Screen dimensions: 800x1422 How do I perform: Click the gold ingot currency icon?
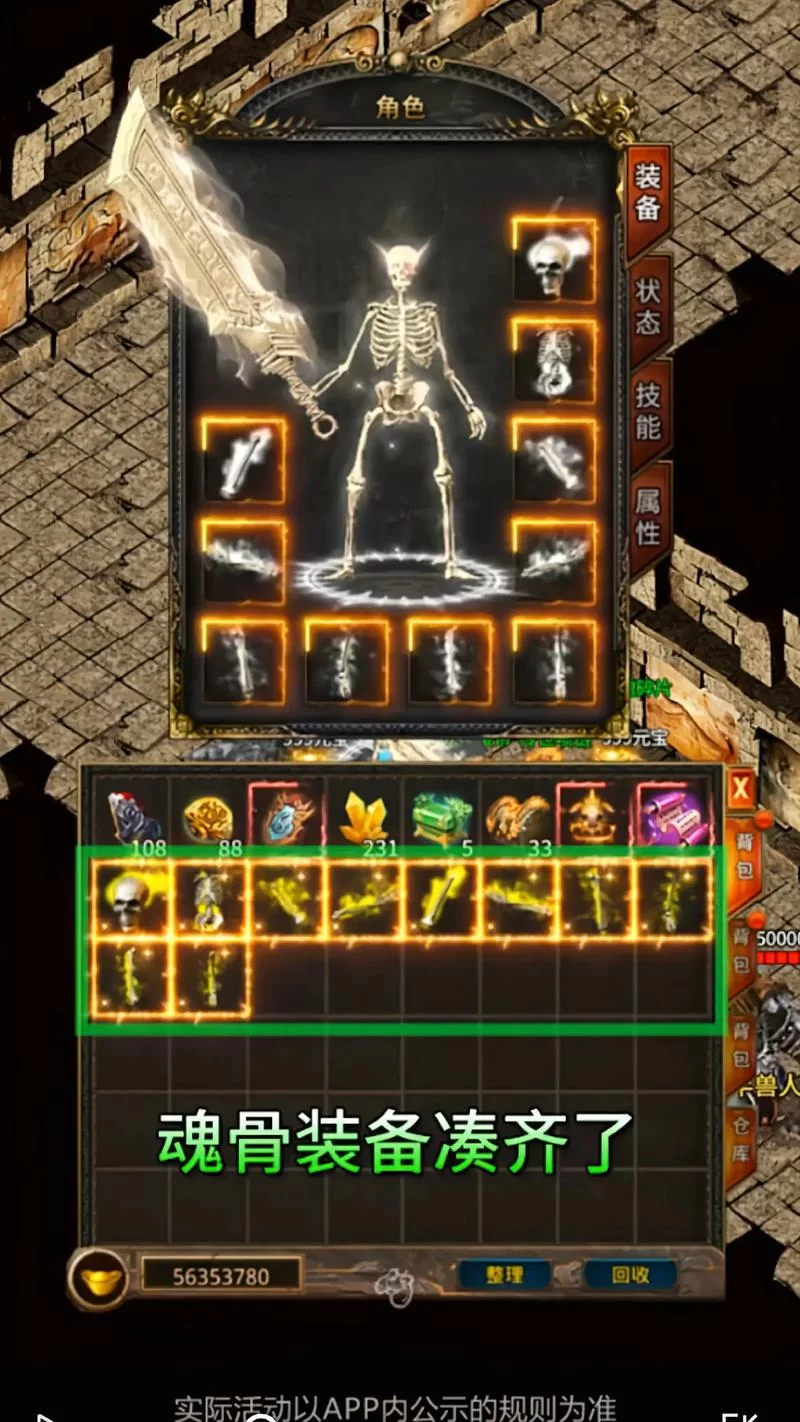coord(98,1278)
